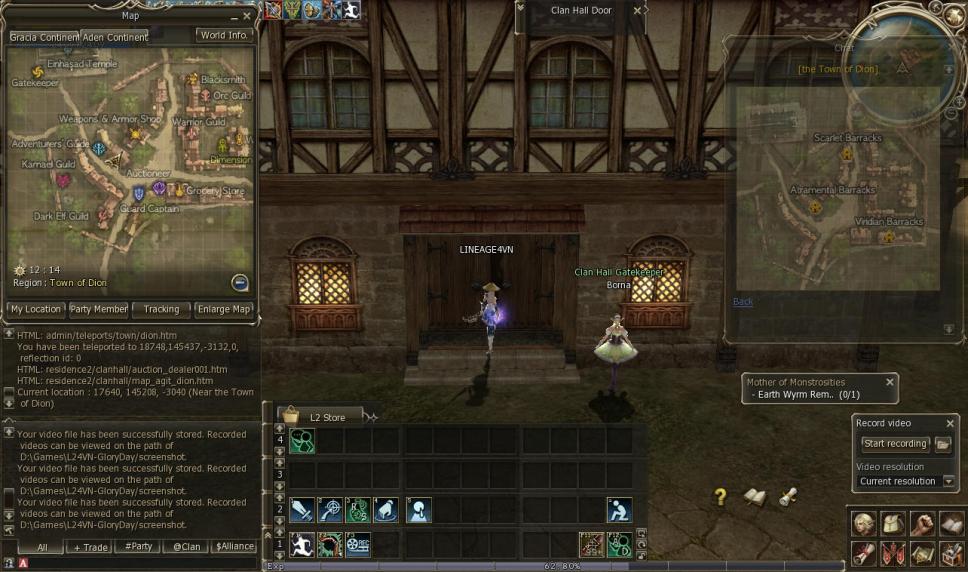Center the map with My Location
Screen dimensions: 968x572
35,309
